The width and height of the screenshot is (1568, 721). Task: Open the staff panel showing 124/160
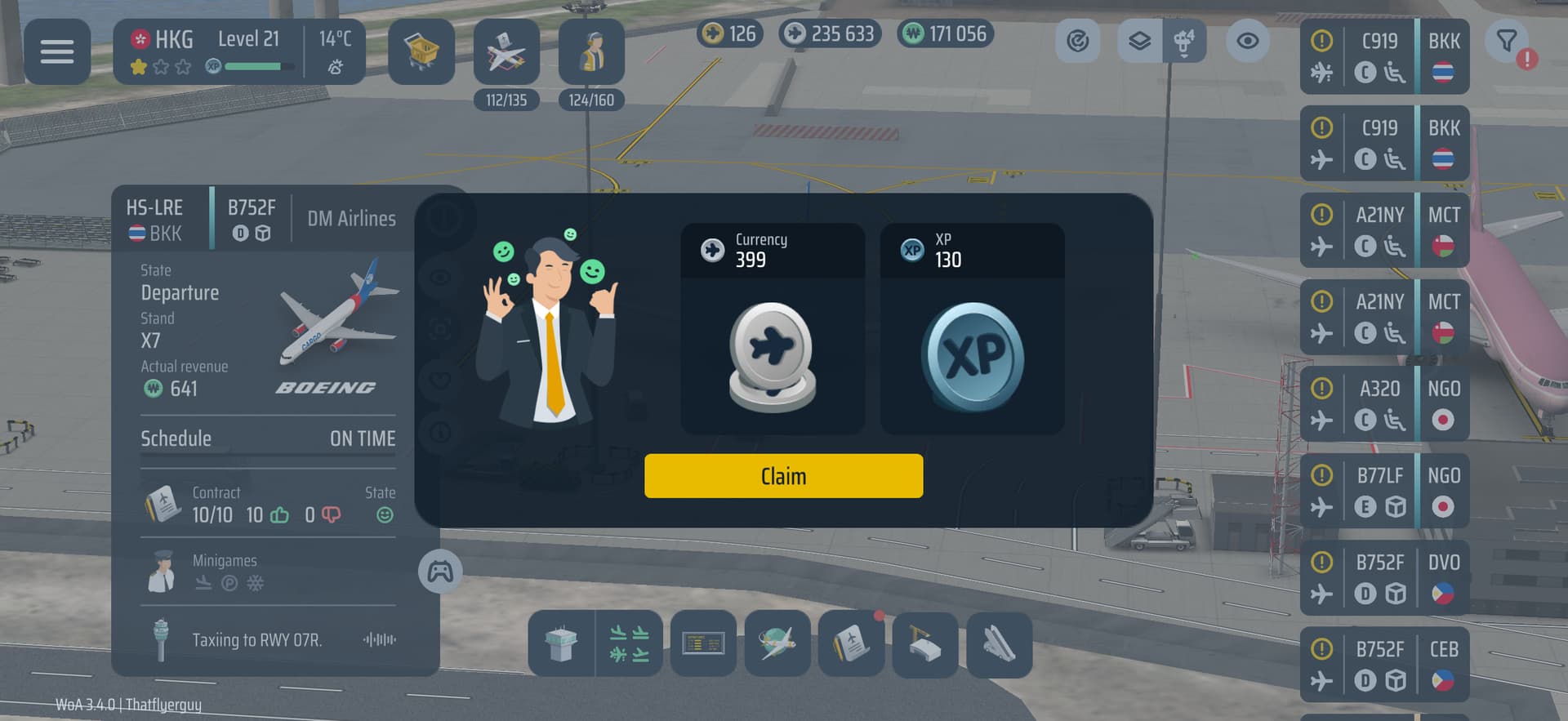coord(591,52)
